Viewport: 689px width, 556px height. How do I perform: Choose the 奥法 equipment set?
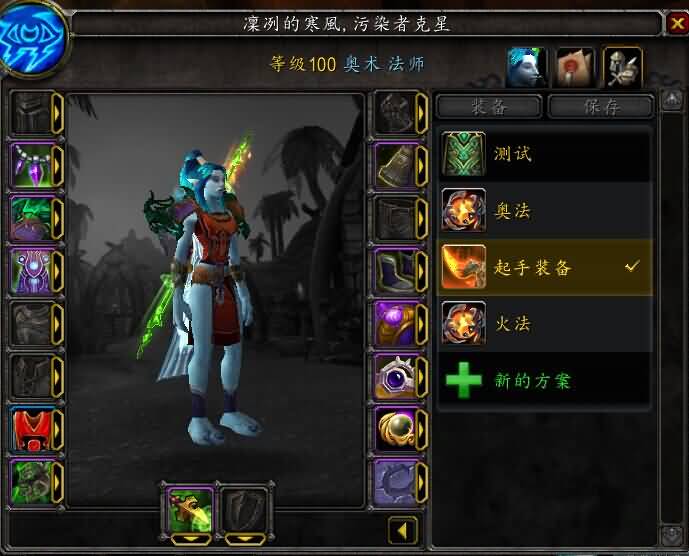[x=545, y=211]
